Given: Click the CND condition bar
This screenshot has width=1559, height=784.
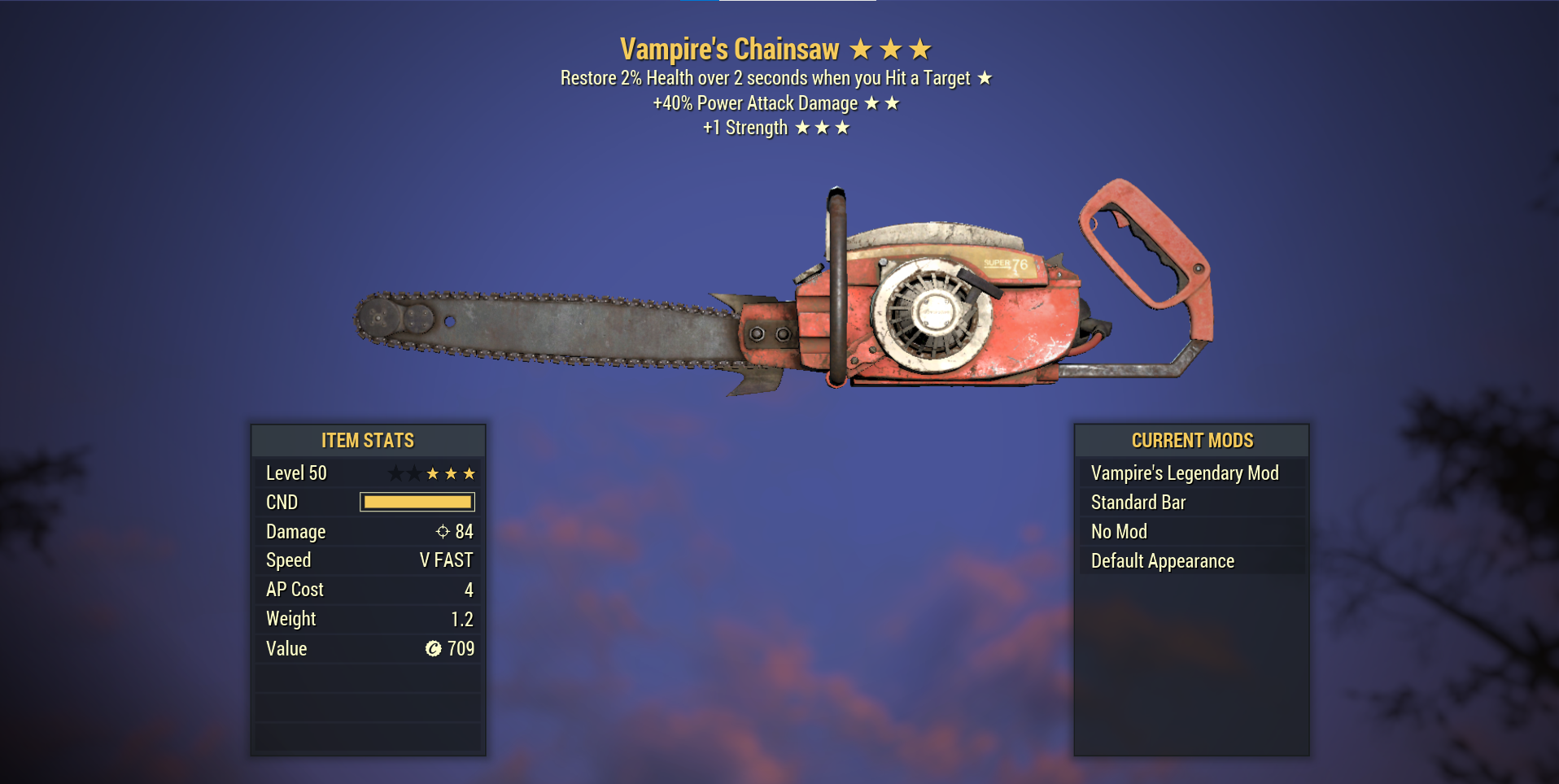Looking at the screenshot, I should tap(417, 502).
